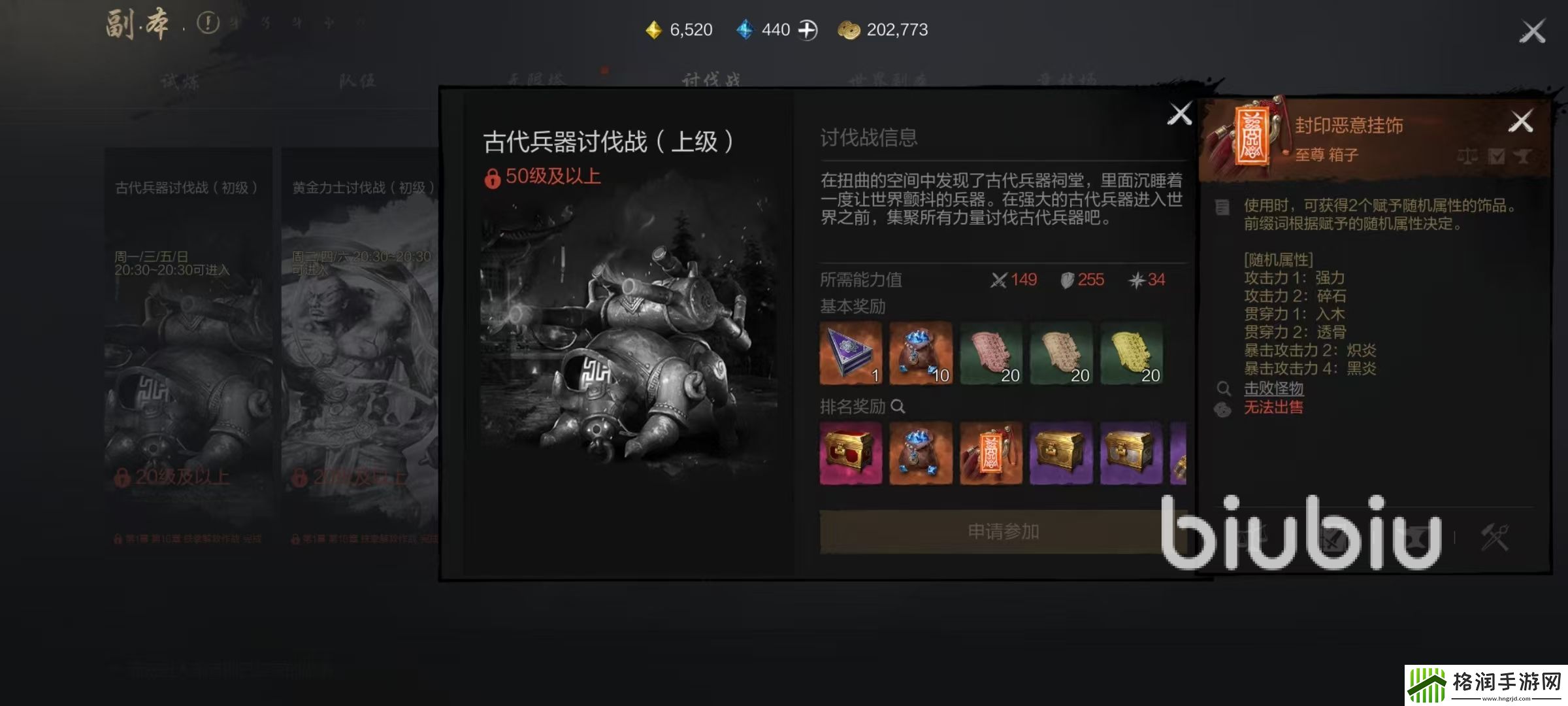Close the 封印恶意挂饰 item tooltip
Screen dimensions: 1568x706
click(x=1523, y=119)
